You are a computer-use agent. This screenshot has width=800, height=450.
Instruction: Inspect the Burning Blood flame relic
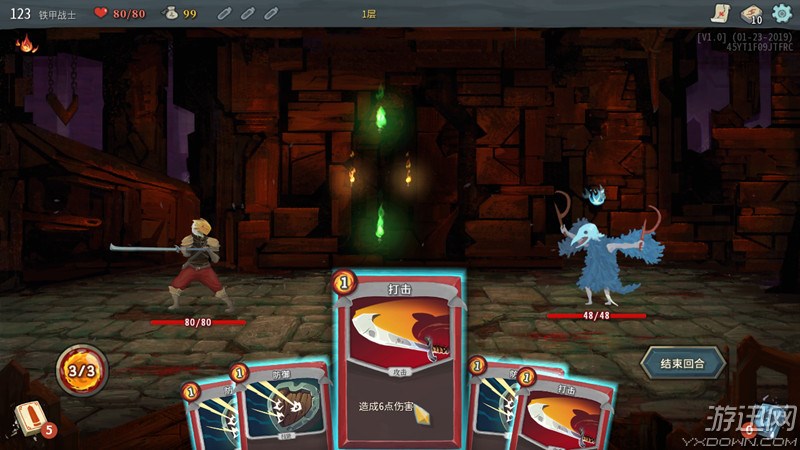click(26, 44)
